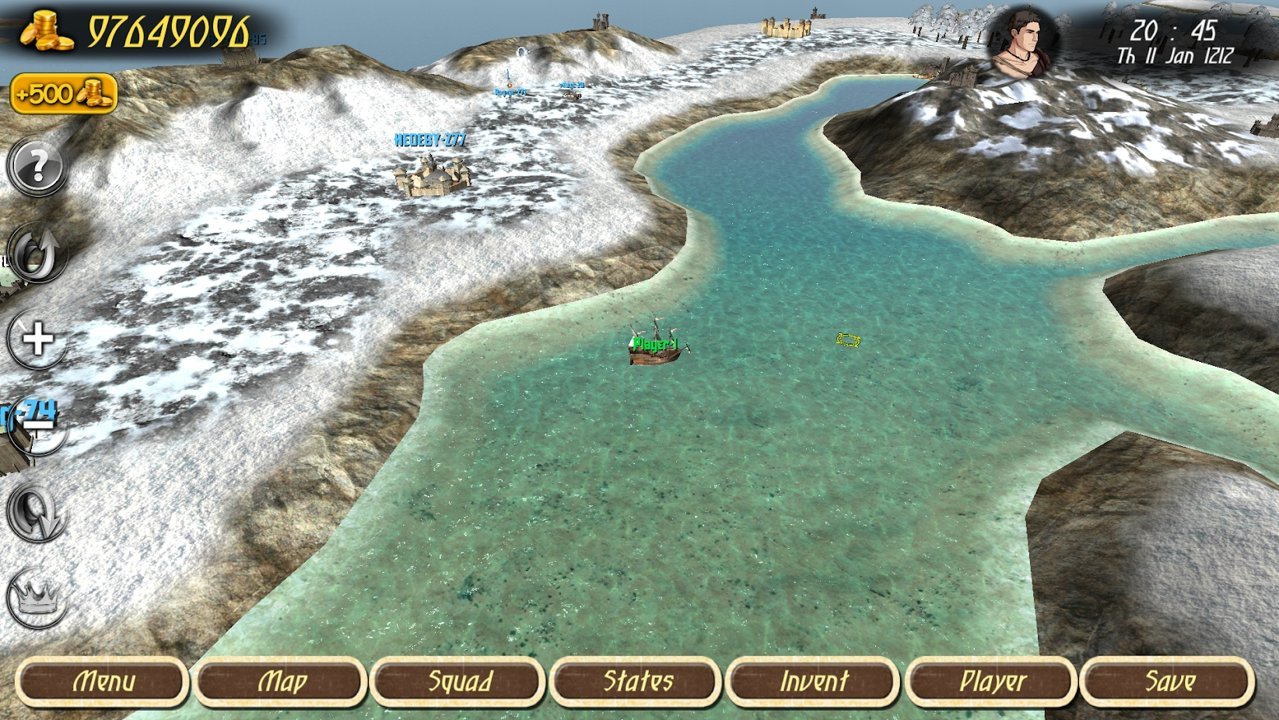Image resolution: width=1279 pixels, height=720 pixels.
Task: Claim the +500 gold bonus
Action: tap(64, 94)
